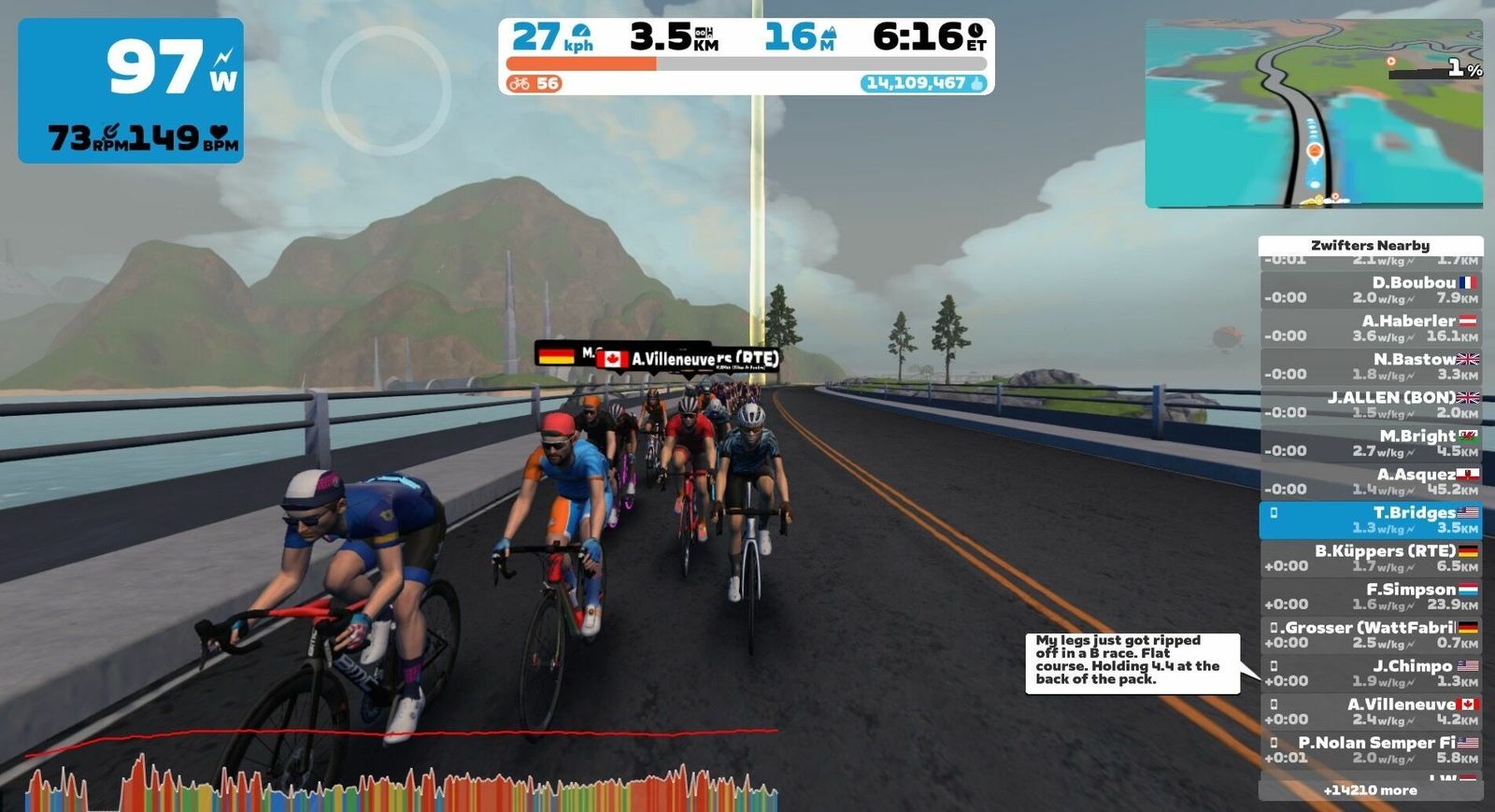Screen dimensions: 1495x812
Task: Select J.Chimpo from the nearby list
Action: pos(1371,673)
